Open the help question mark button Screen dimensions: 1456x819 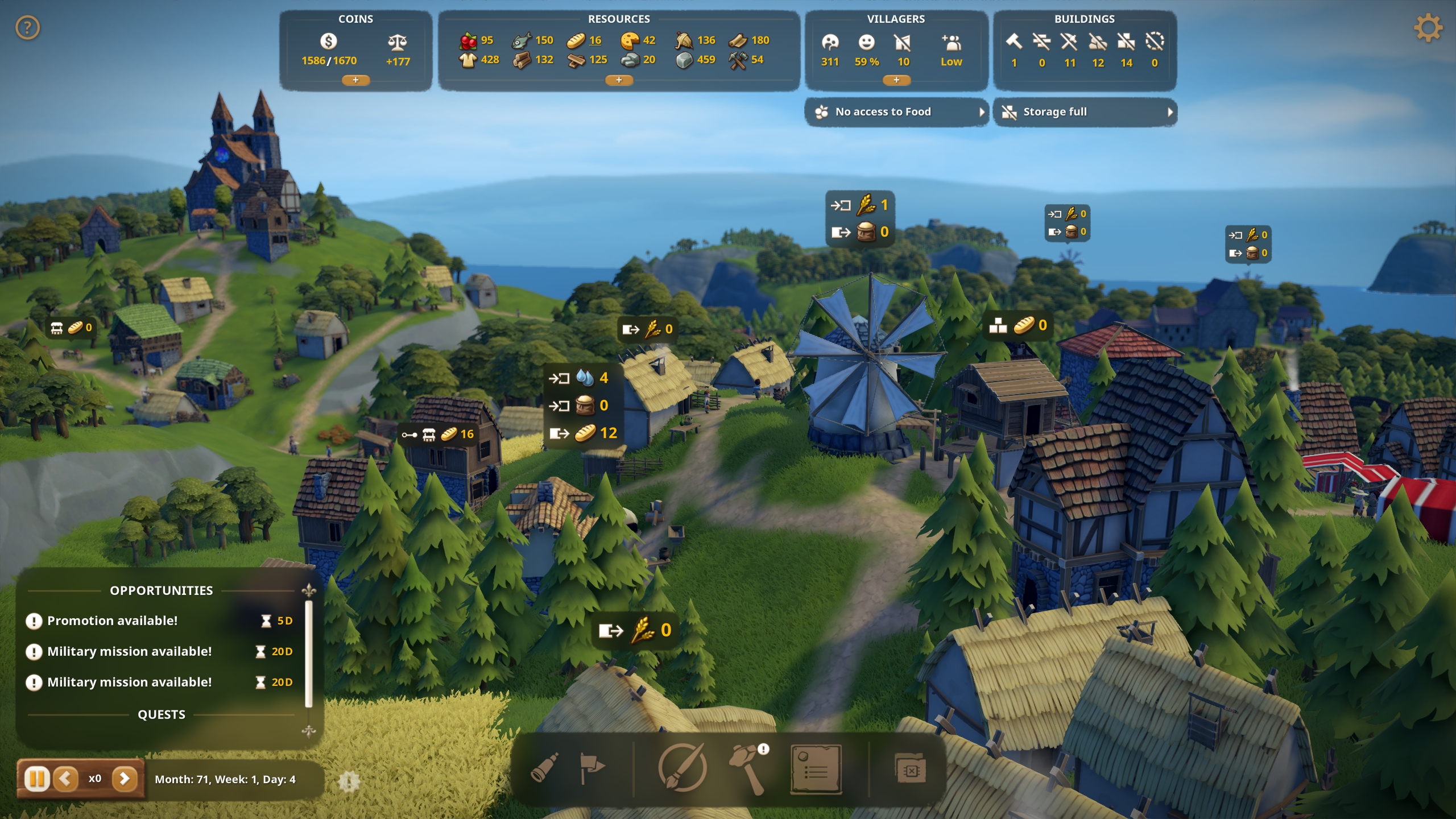27,27
